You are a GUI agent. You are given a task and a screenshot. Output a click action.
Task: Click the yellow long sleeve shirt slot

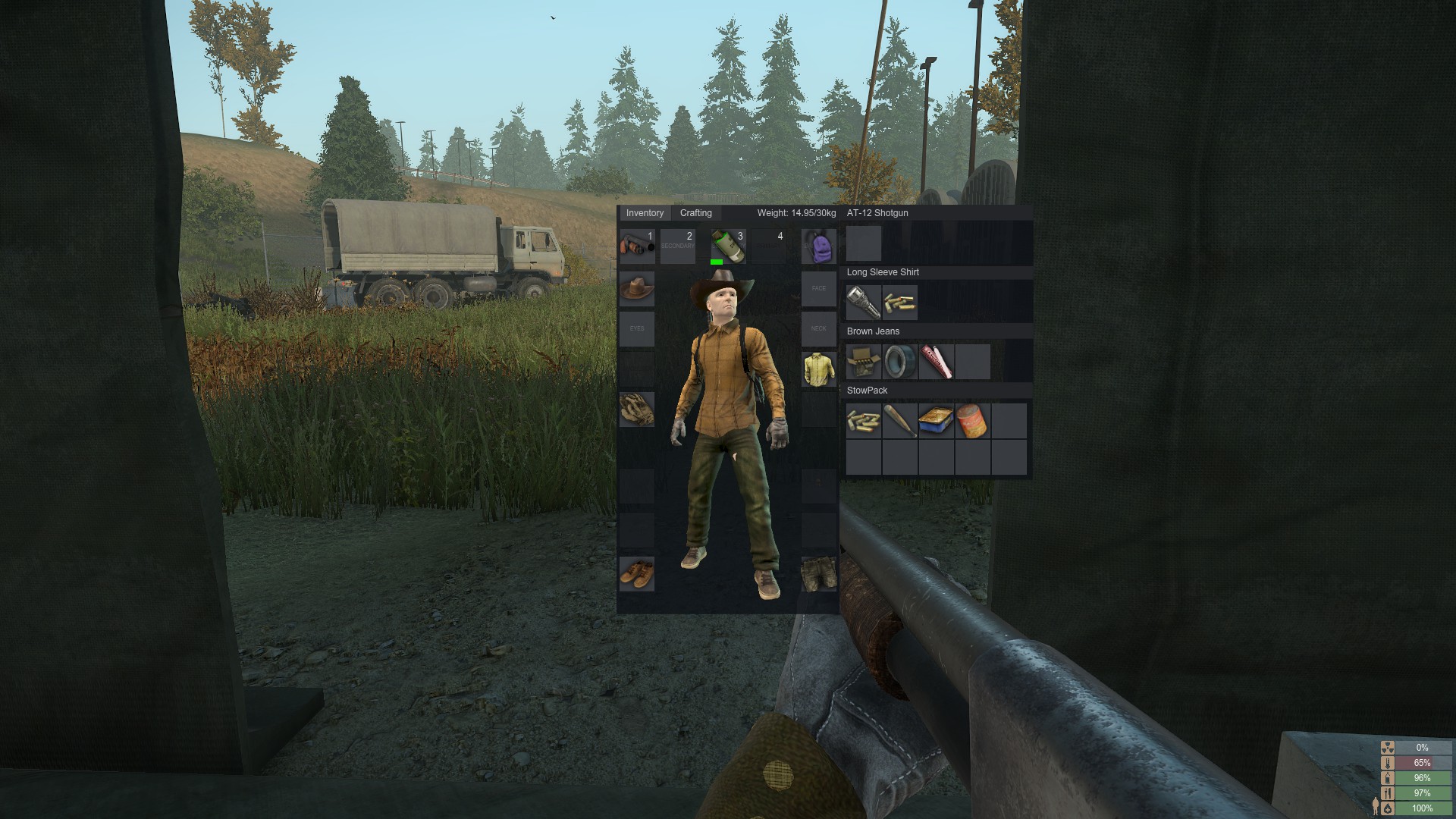click(x=819, y=369)
